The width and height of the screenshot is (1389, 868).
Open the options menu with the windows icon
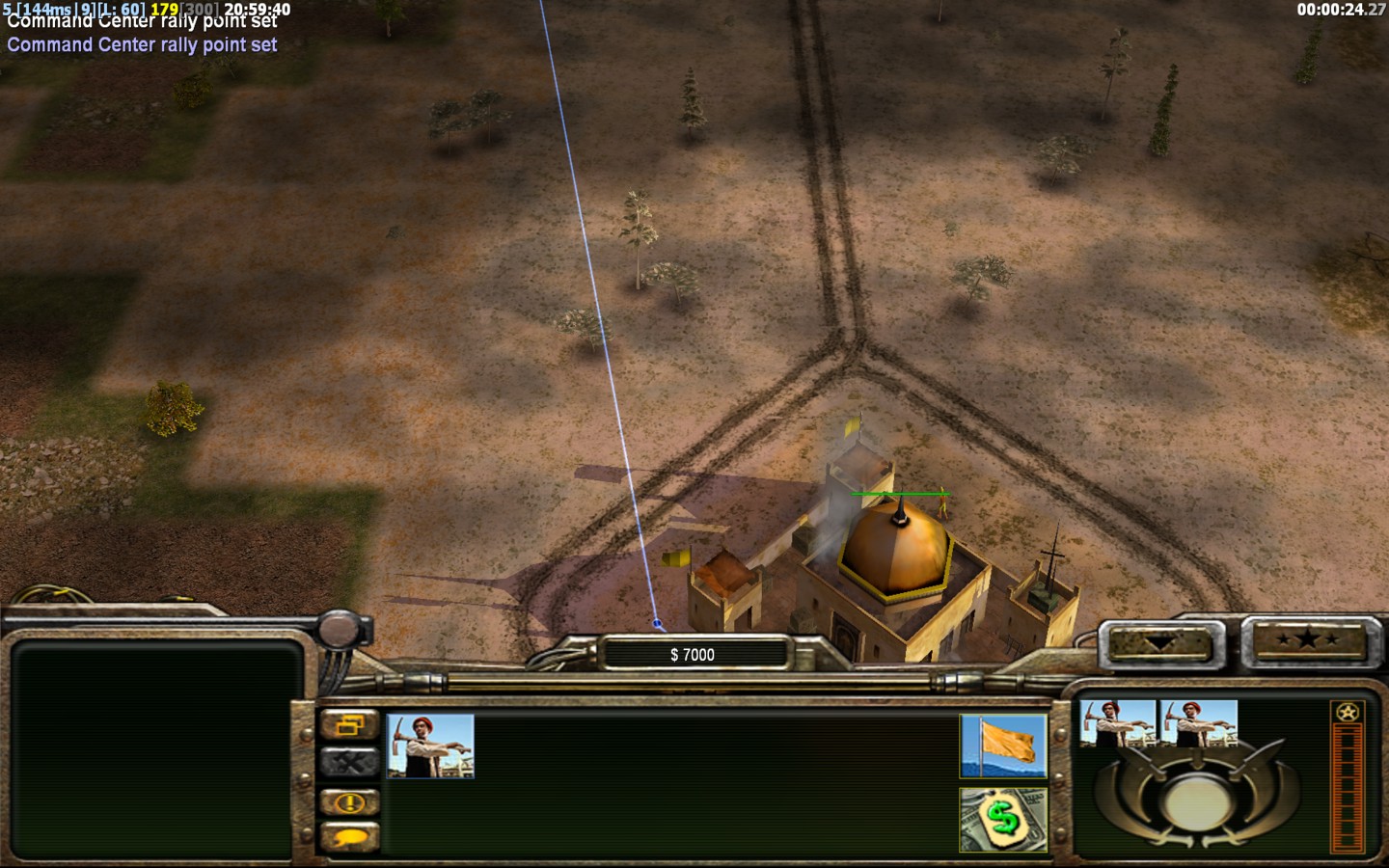[x=349, y=725]
